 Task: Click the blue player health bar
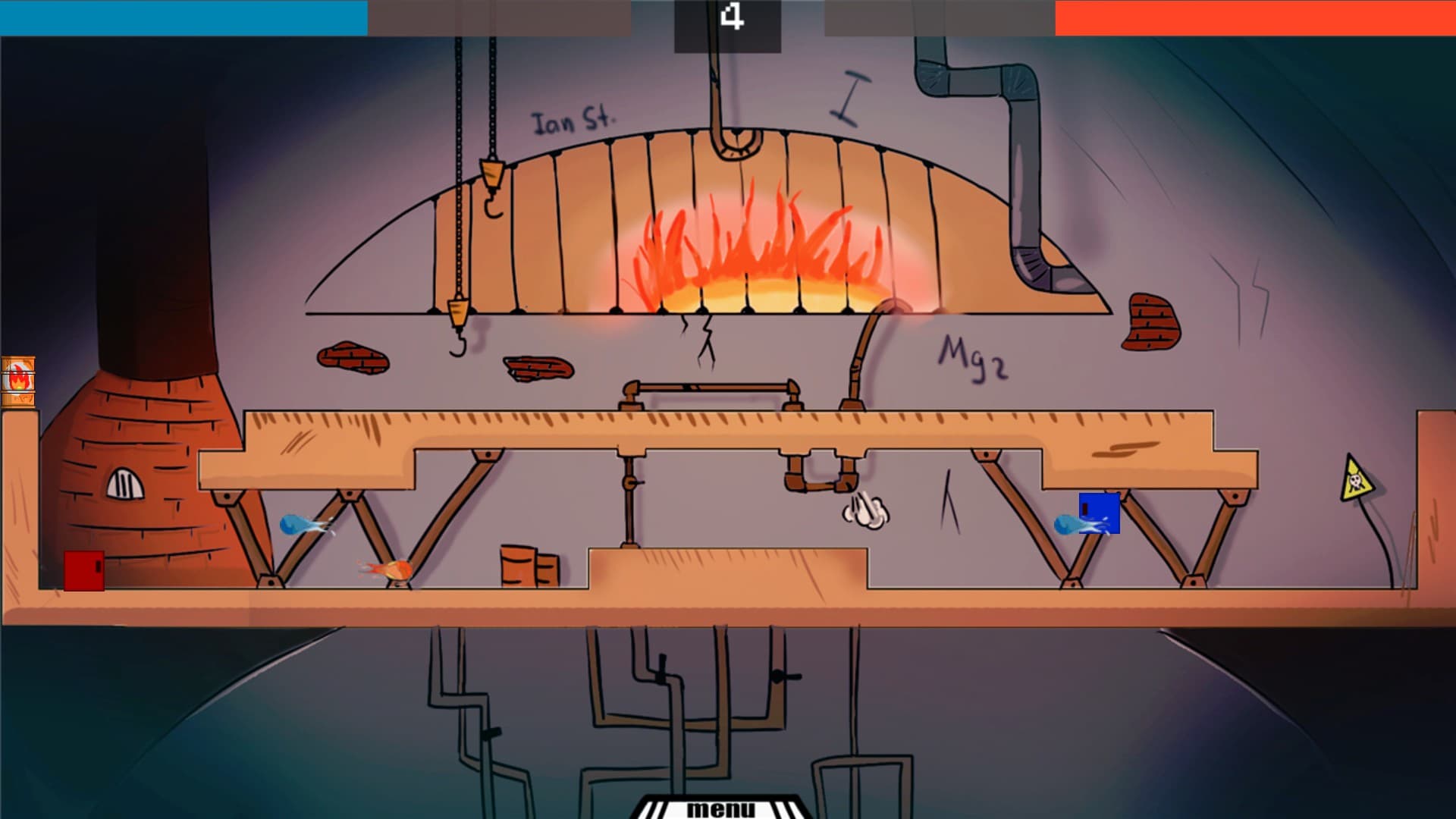(x=182, y=17)
